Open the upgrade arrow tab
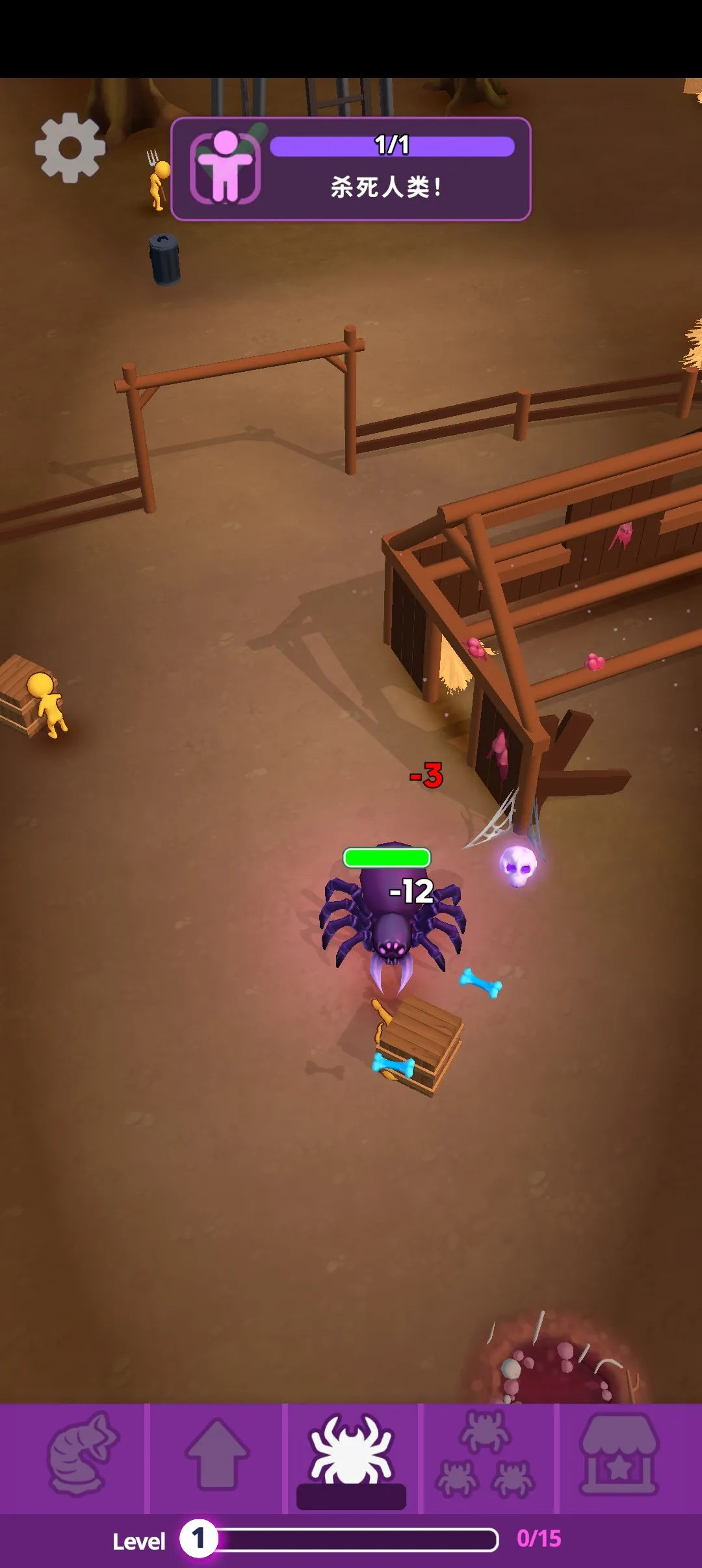Viewport: 702px width, 1568px height. pyautogui.click(x=217, y=1455)
